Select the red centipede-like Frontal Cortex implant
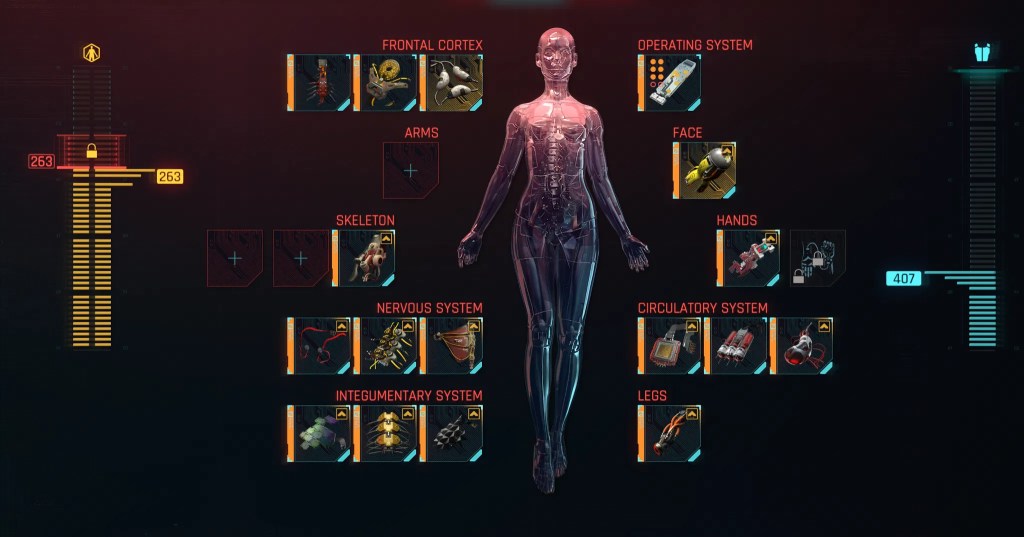Screen dimensions: 1024x537 coord(320,82)
